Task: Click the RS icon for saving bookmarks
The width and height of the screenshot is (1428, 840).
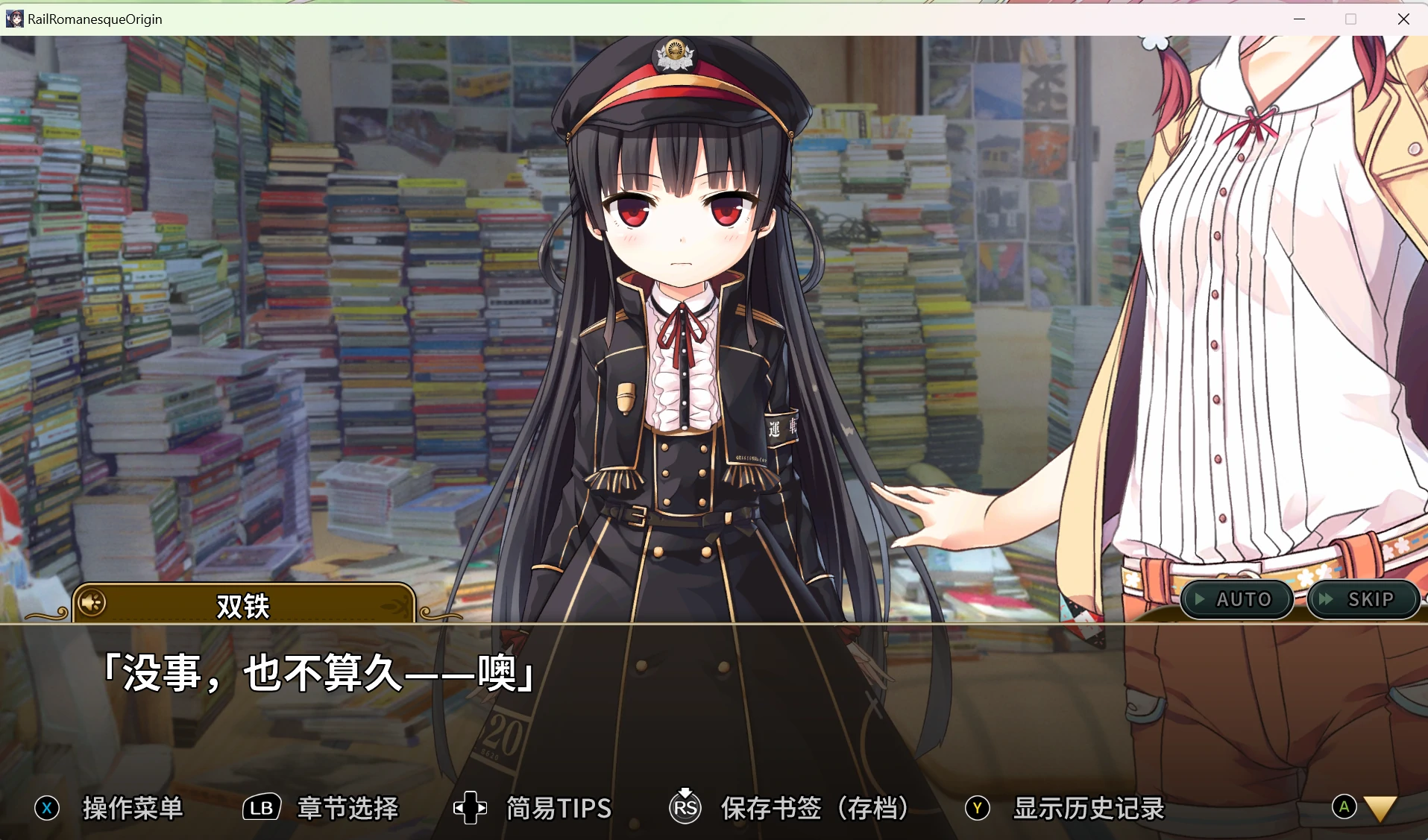Action: (685, 809)
